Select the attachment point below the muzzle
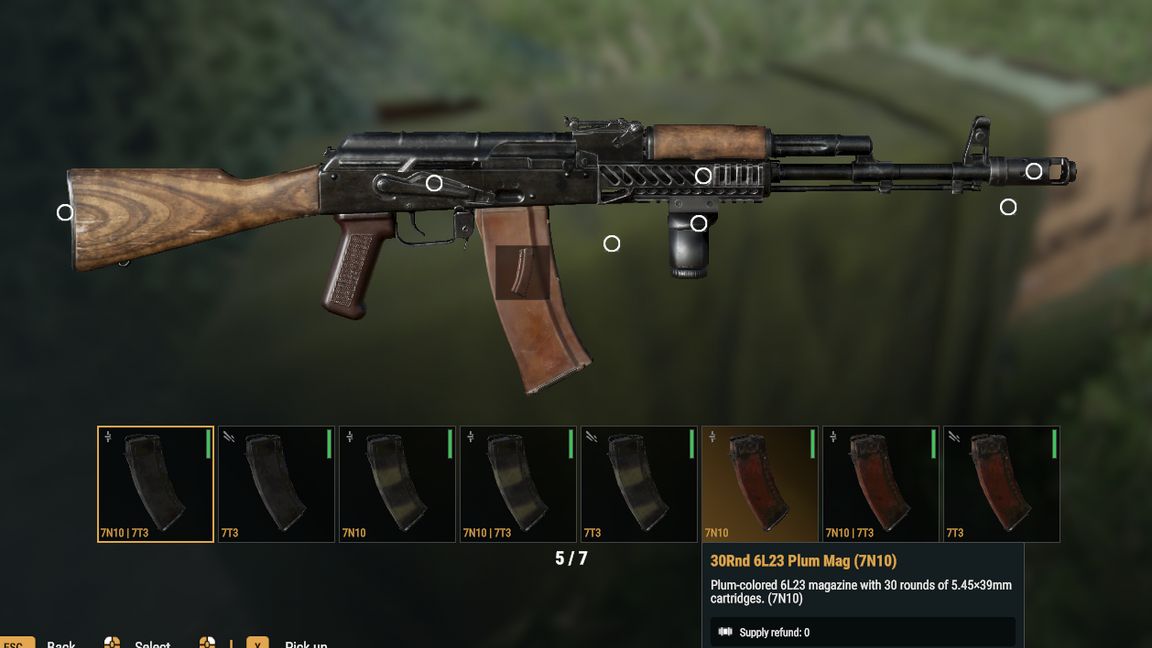The height and width of the screenshot is (648, 1152). (x=1008, y=207)
